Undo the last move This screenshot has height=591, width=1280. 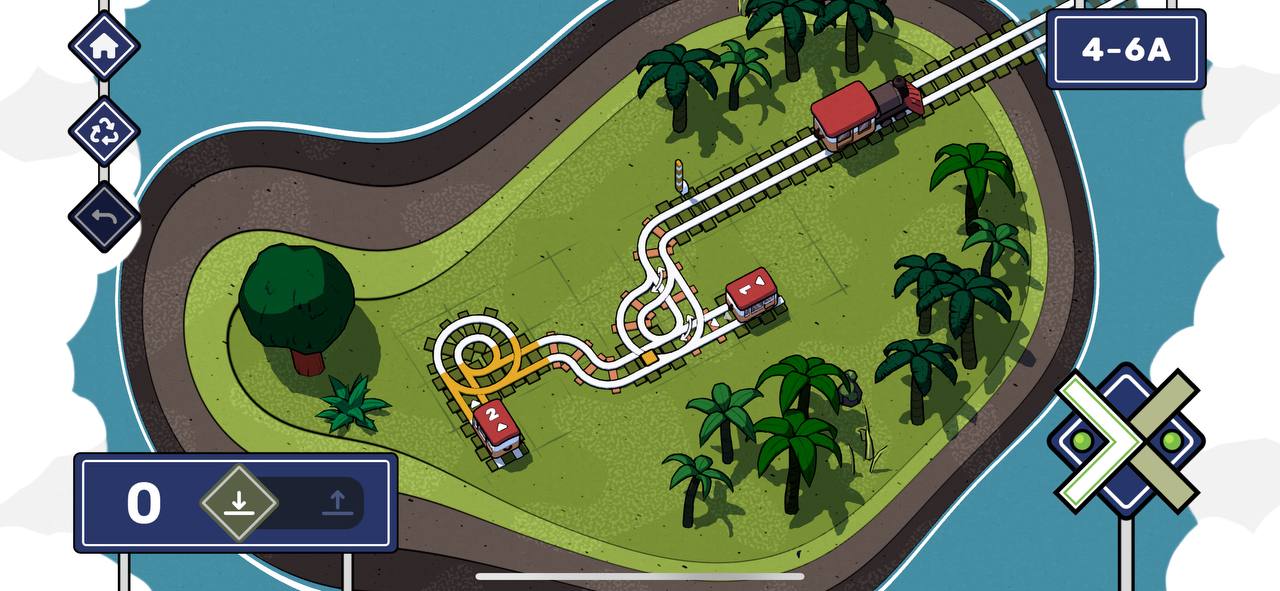pyautogui.click(x=104, y=217)
